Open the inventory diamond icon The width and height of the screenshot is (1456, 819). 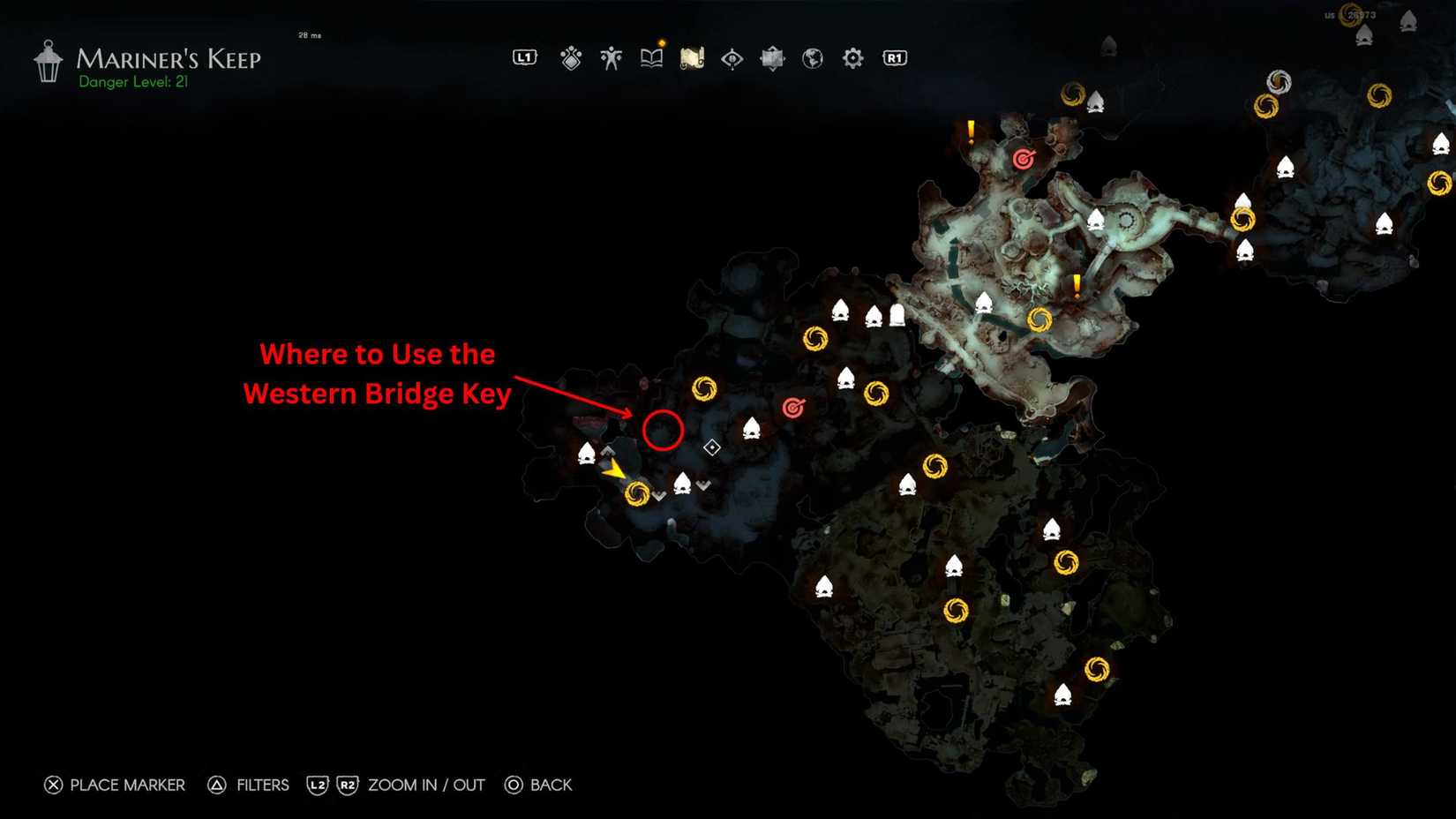[571, 57]
